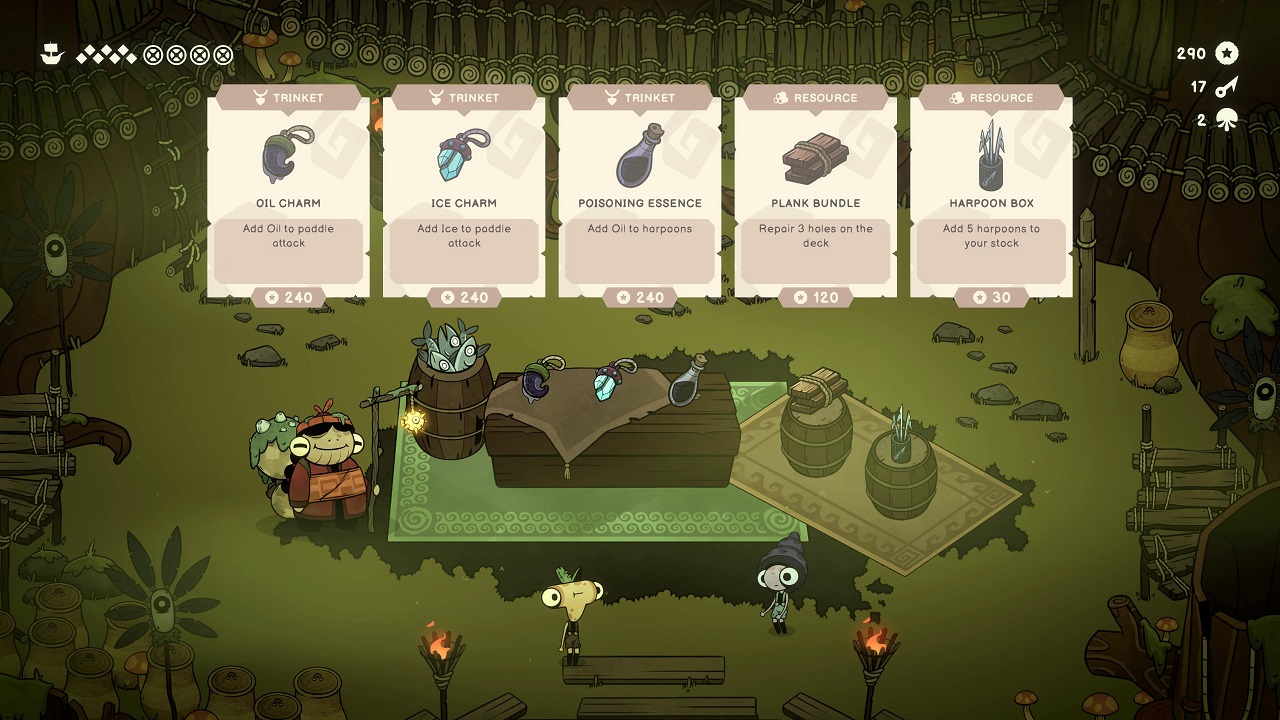This screenshot has height=720, width=1280.
Task: Click the trinket symbol on the Oil Charm header
Action: tap(259, 97)
